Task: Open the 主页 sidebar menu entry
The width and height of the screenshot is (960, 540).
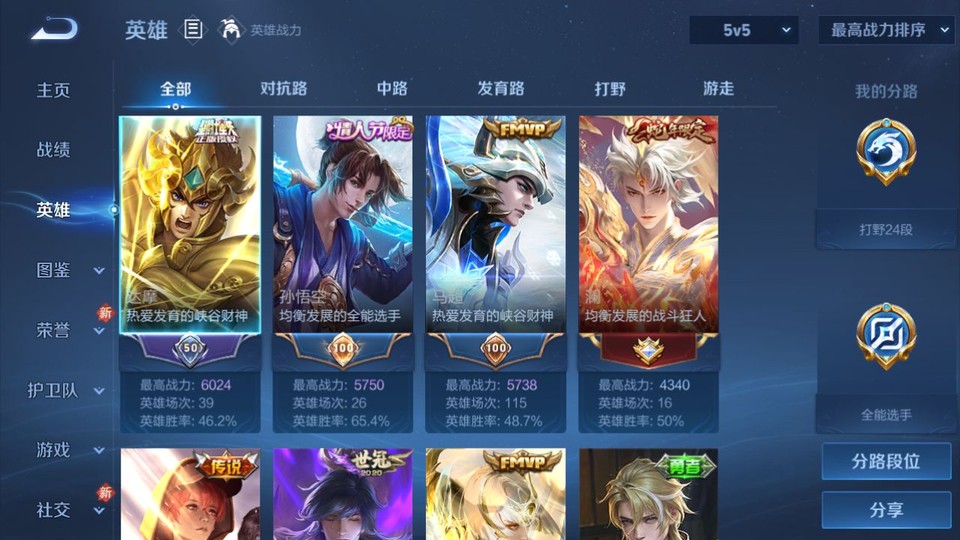Action: [54, 90]
